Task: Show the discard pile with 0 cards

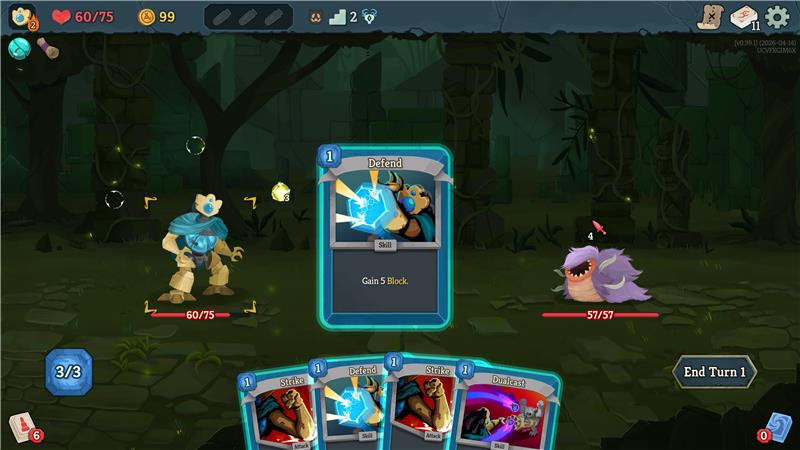Action: pyautogui.click(x=778, y=427)
